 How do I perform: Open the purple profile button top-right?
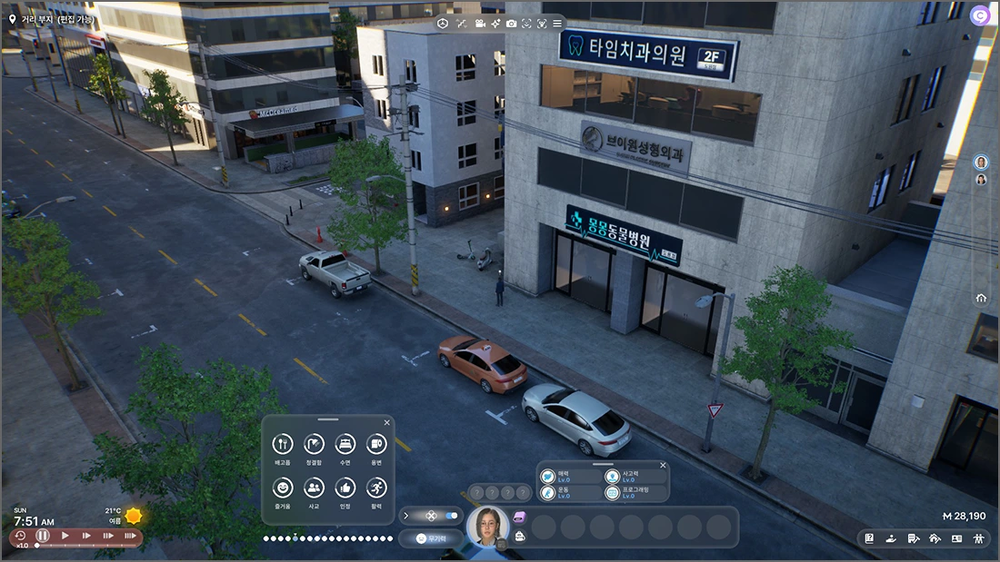click(982, 14)
